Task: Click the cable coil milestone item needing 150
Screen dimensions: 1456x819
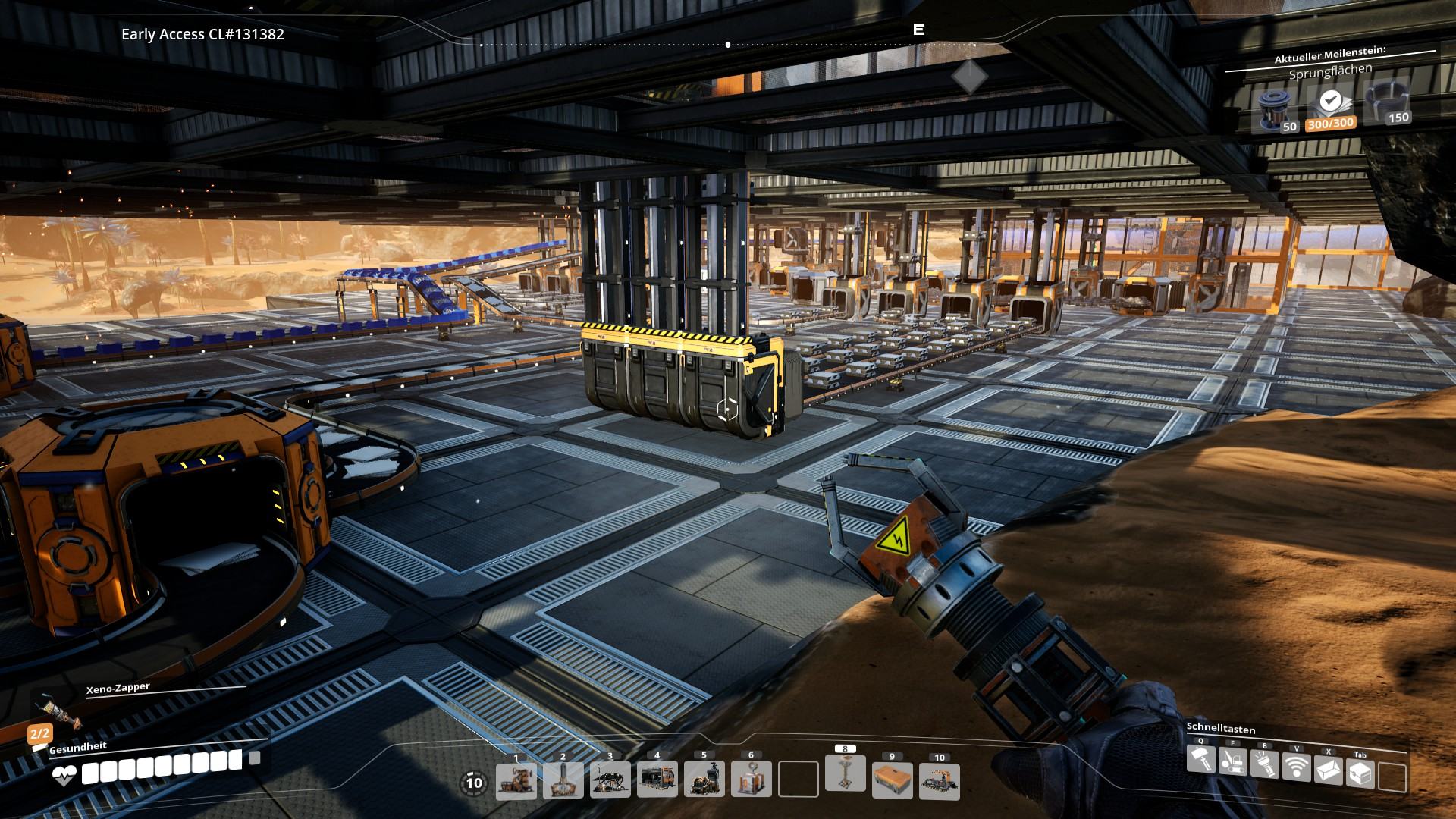Action: pos(1385,102)
